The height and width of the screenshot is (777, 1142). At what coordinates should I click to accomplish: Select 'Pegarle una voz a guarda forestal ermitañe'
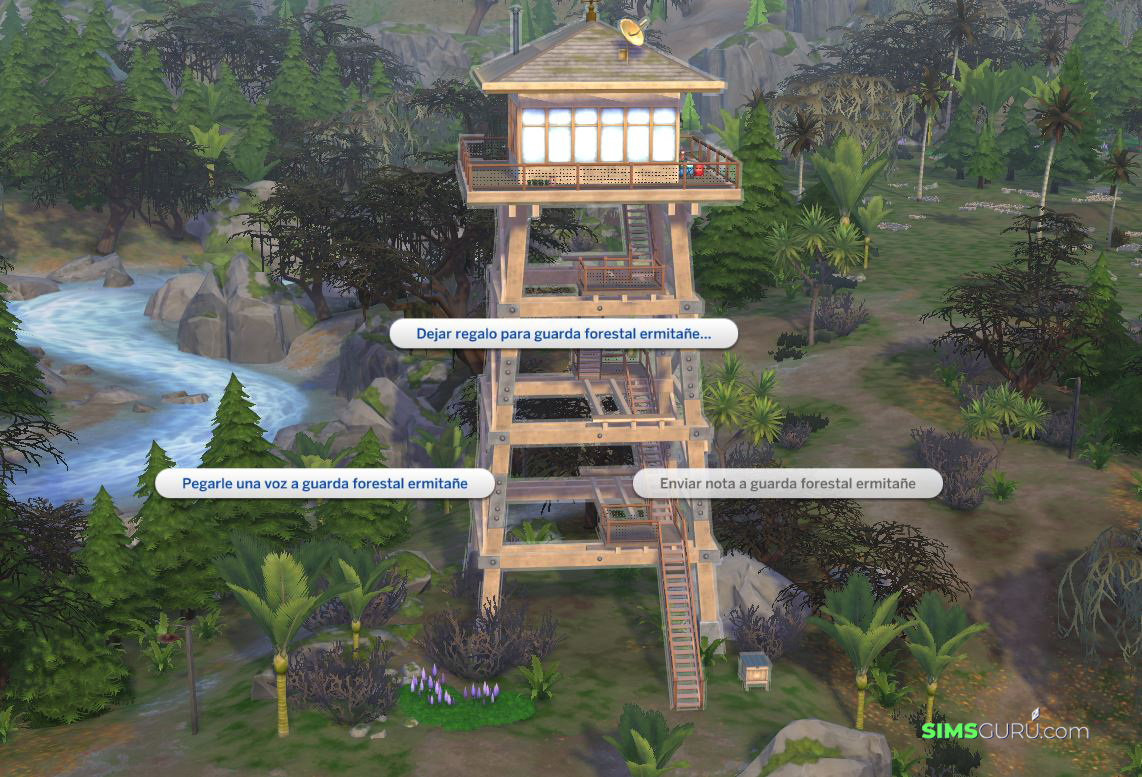(325, 483)
